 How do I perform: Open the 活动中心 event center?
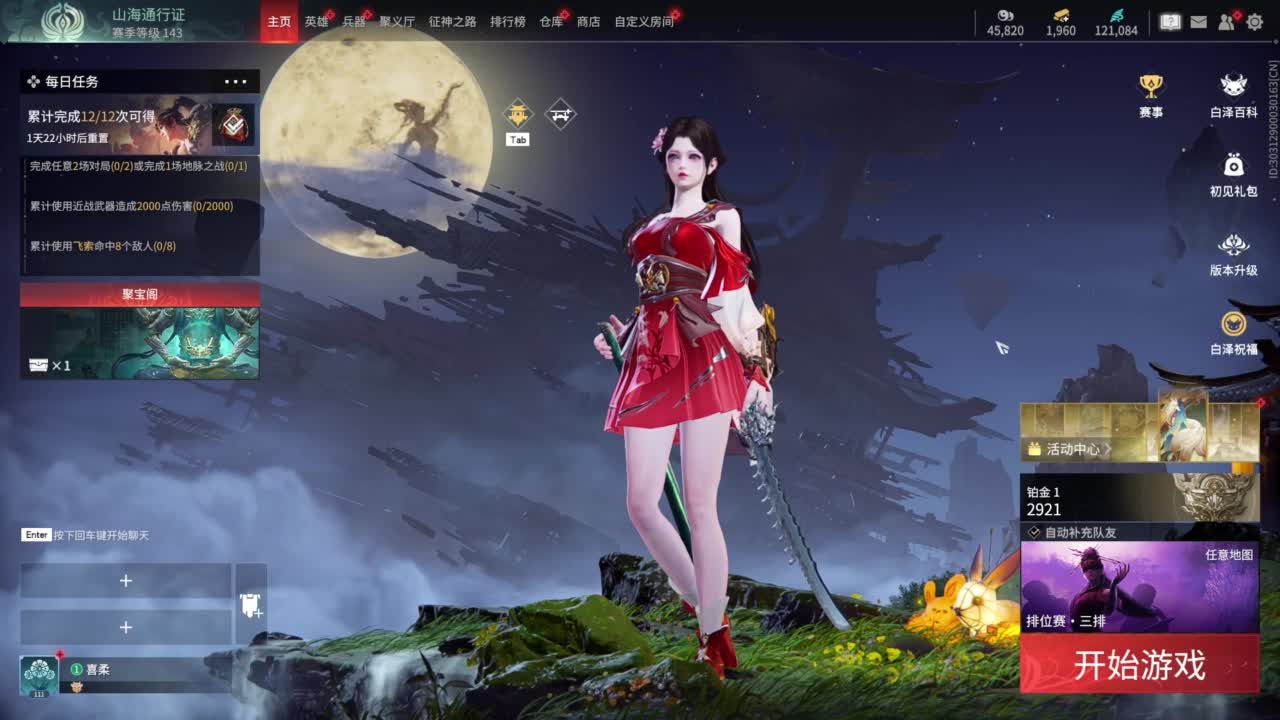[1072, 449]
